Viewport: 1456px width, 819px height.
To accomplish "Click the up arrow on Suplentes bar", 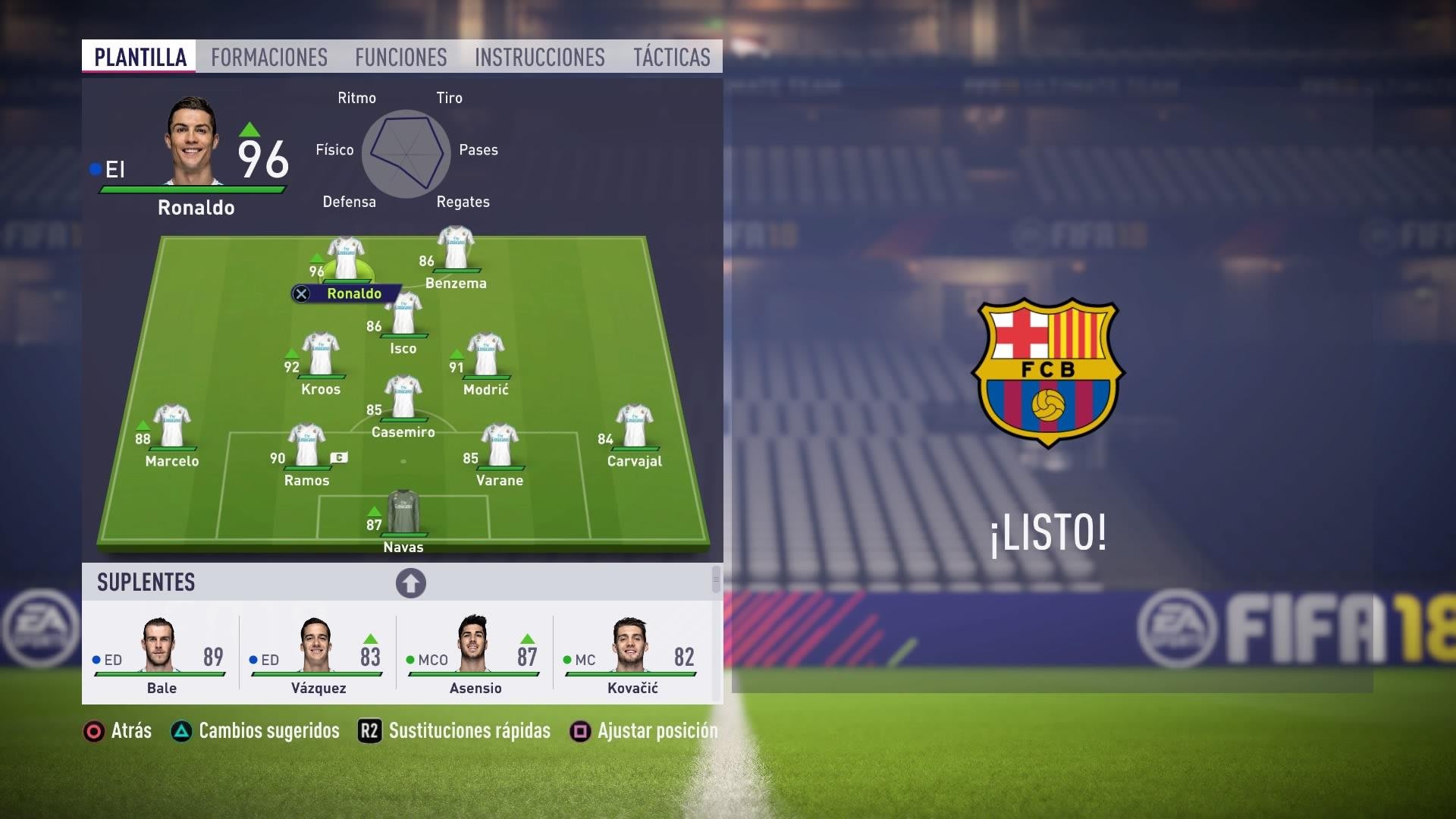I will coord(410,583).
